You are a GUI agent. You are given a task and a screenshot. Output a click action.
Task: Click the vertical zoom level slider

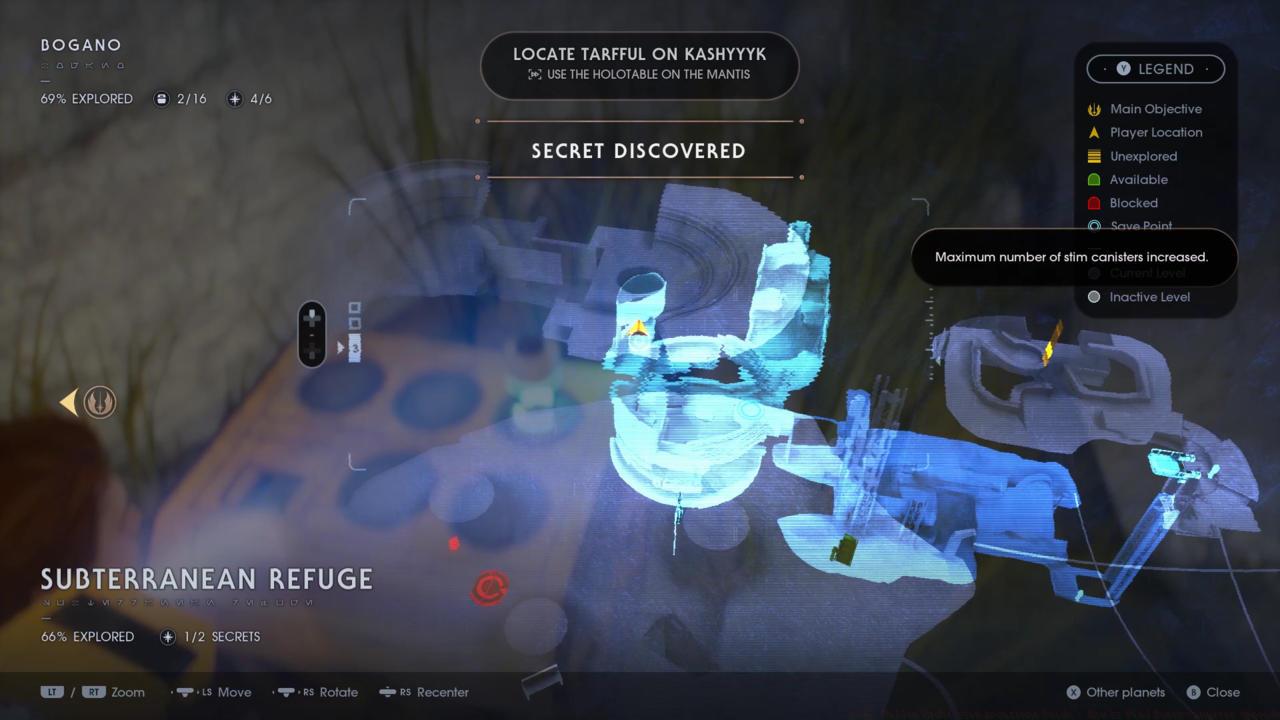[x=312, y=333]
